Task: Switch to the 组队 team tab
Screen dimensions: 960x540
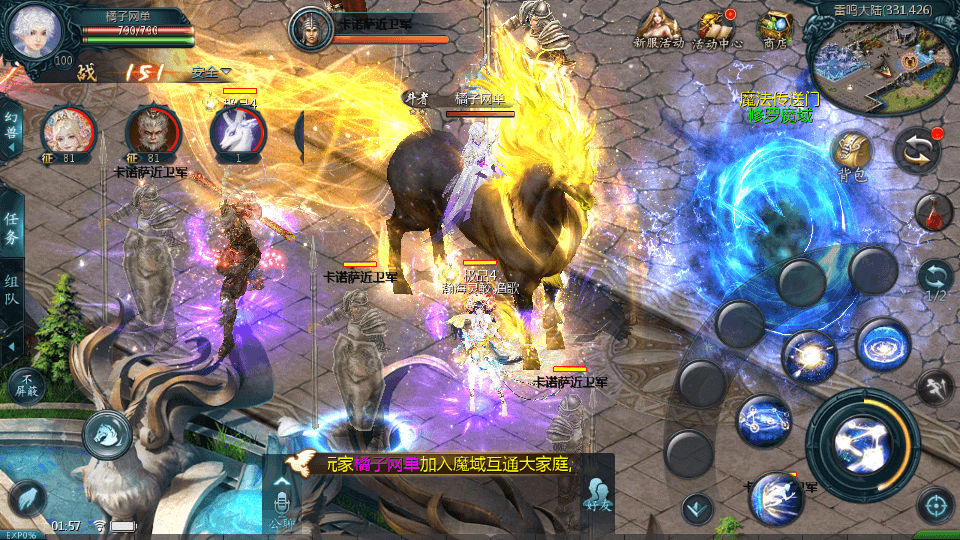Action: tap(11, 288)
